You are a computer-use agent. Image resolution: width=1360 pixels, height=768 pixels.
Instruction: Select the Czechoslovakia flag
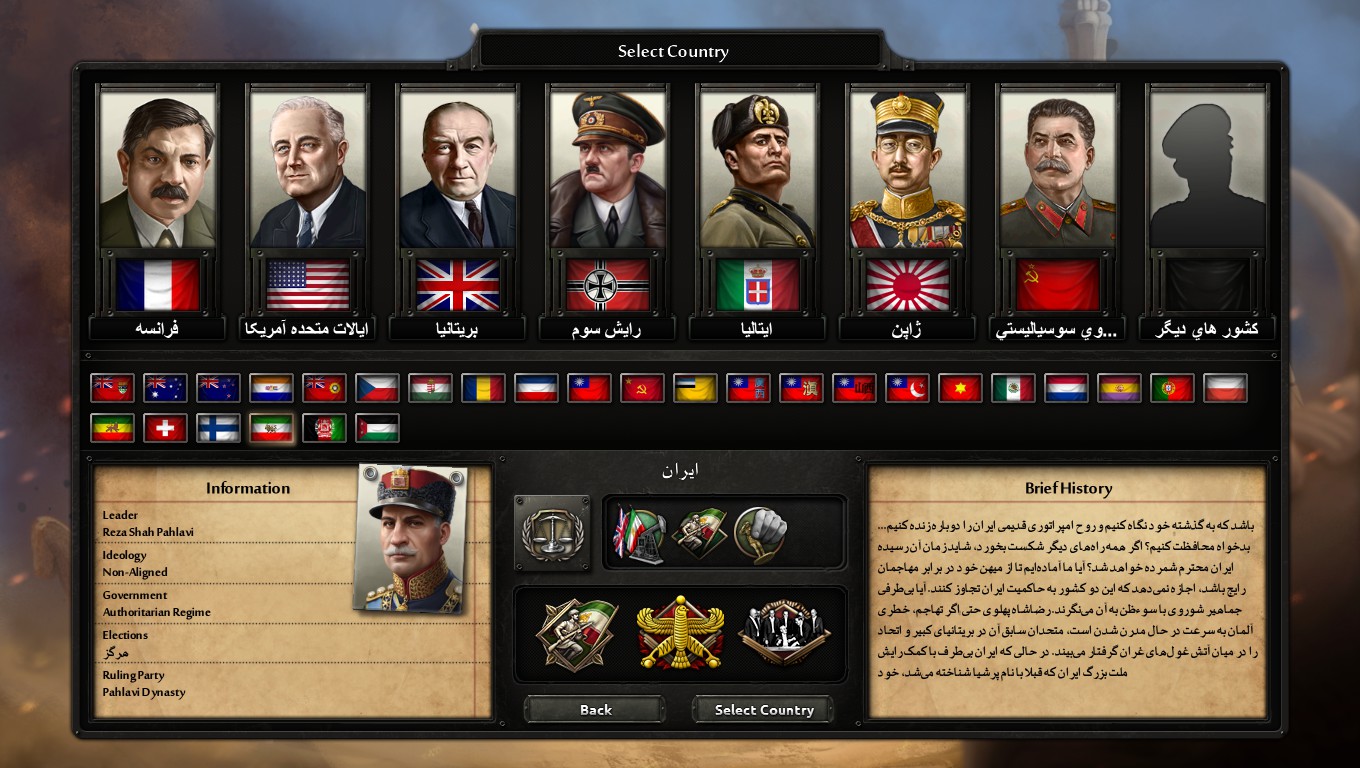point(377,388)
